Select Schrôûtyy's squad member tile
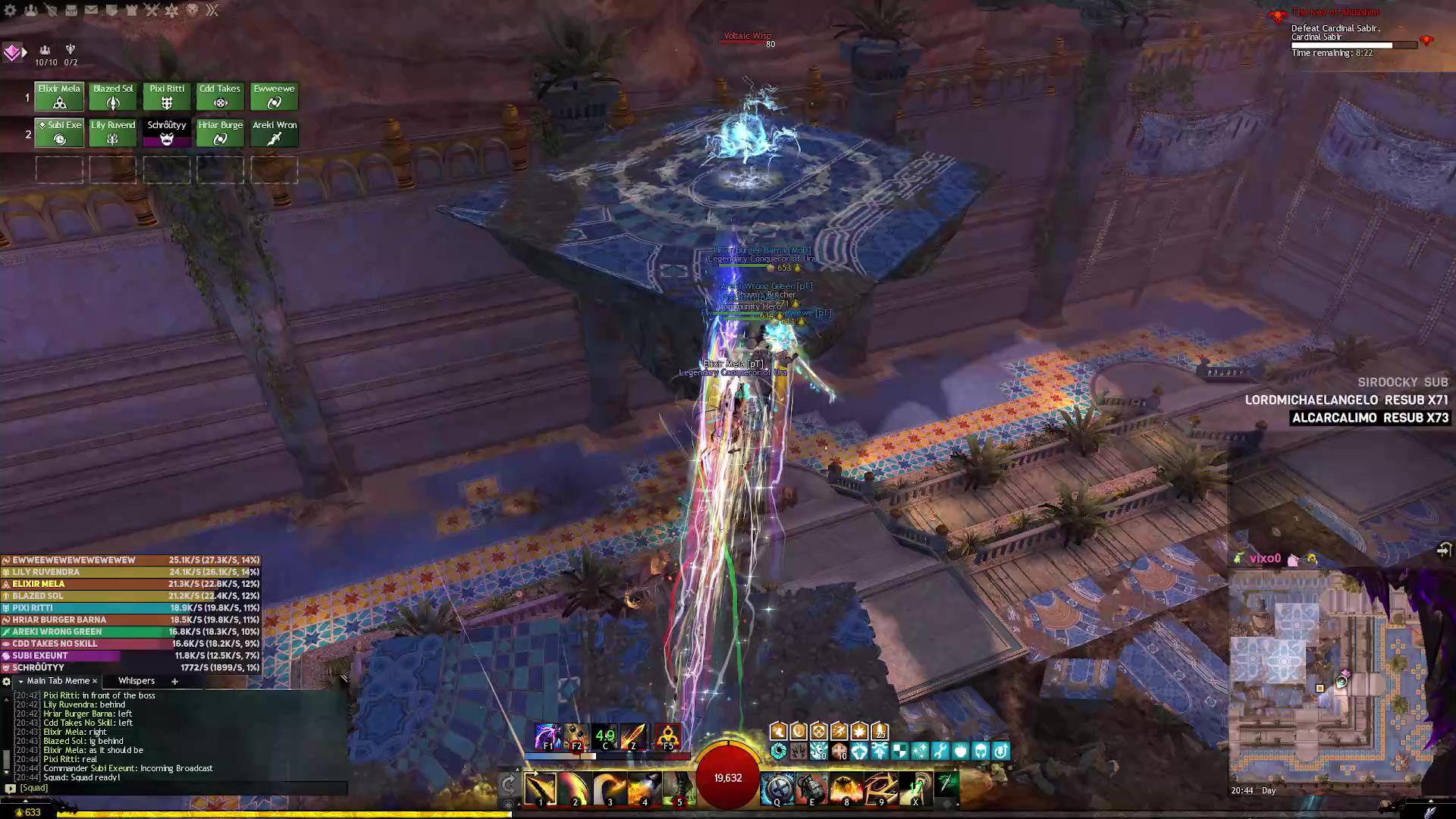The width and height of the screenshot is (1456, 819). (167, 133)
